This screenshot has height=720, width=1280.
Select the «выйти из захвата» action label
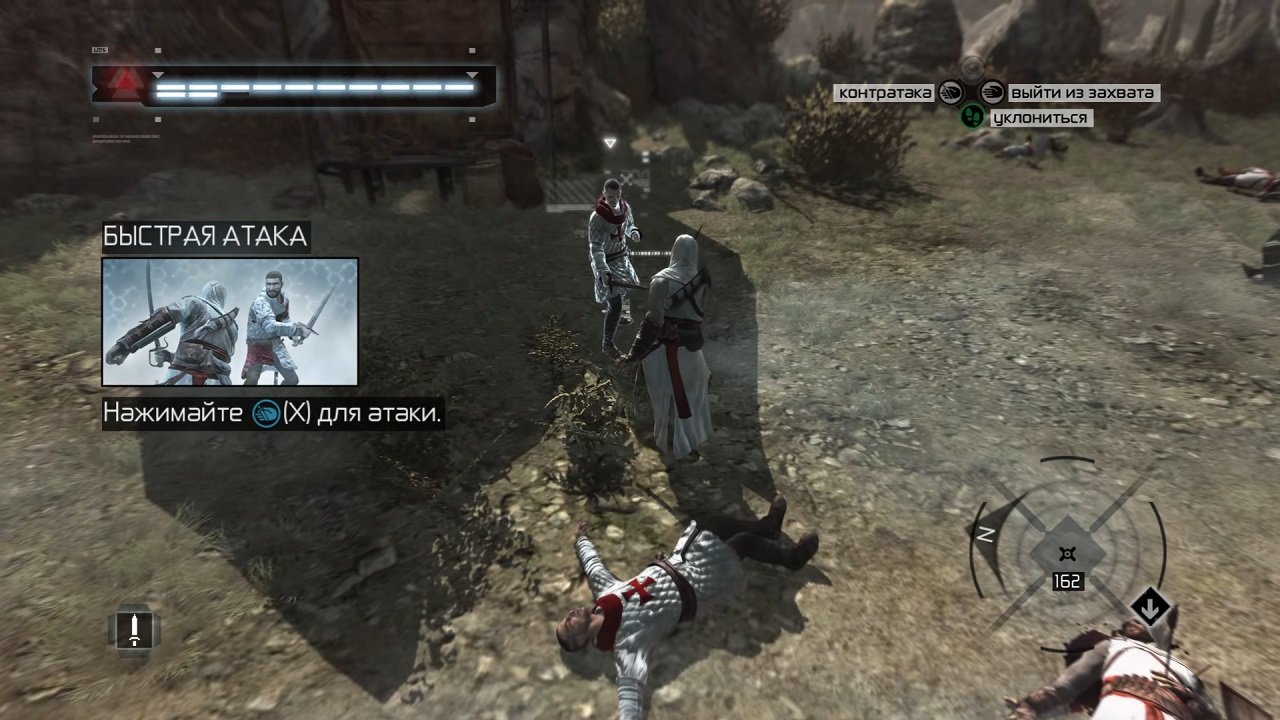point(1082,93)
